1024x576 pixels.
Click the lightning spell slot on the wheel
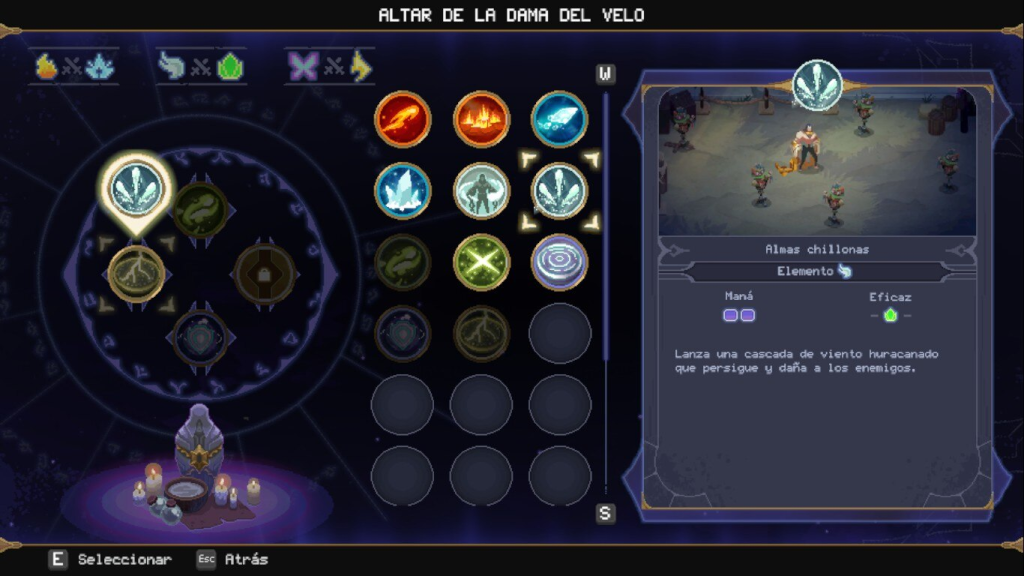(137, 272)
